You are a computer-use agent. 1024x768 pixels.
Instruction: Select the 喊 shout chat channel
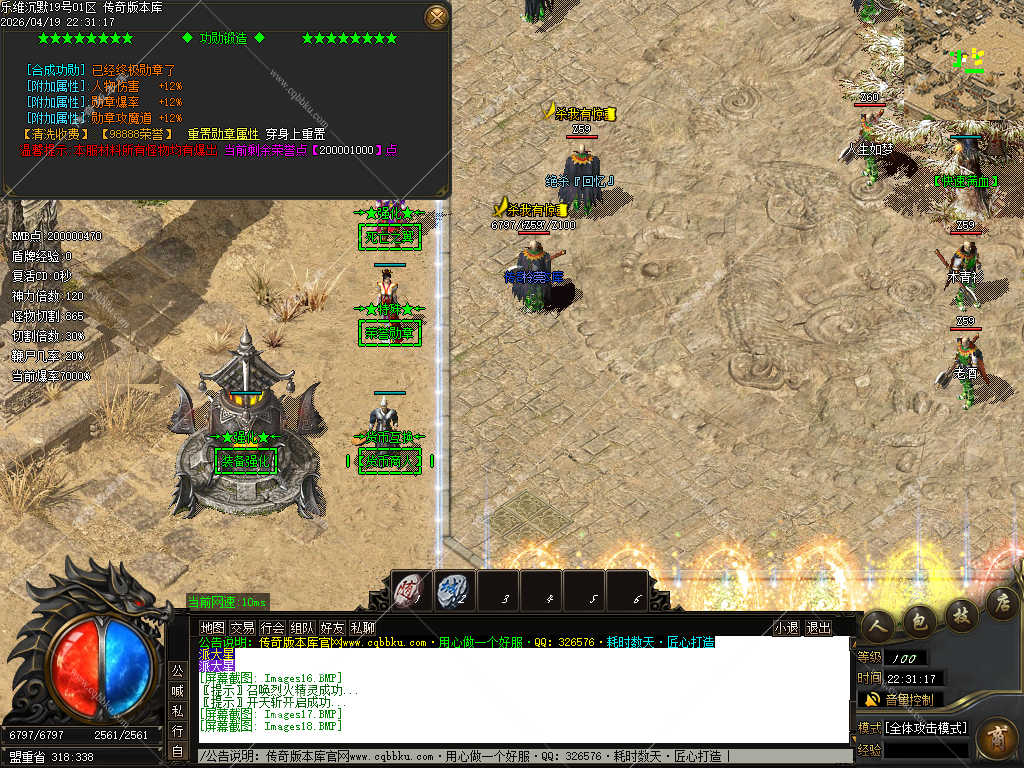coord(177,690)
